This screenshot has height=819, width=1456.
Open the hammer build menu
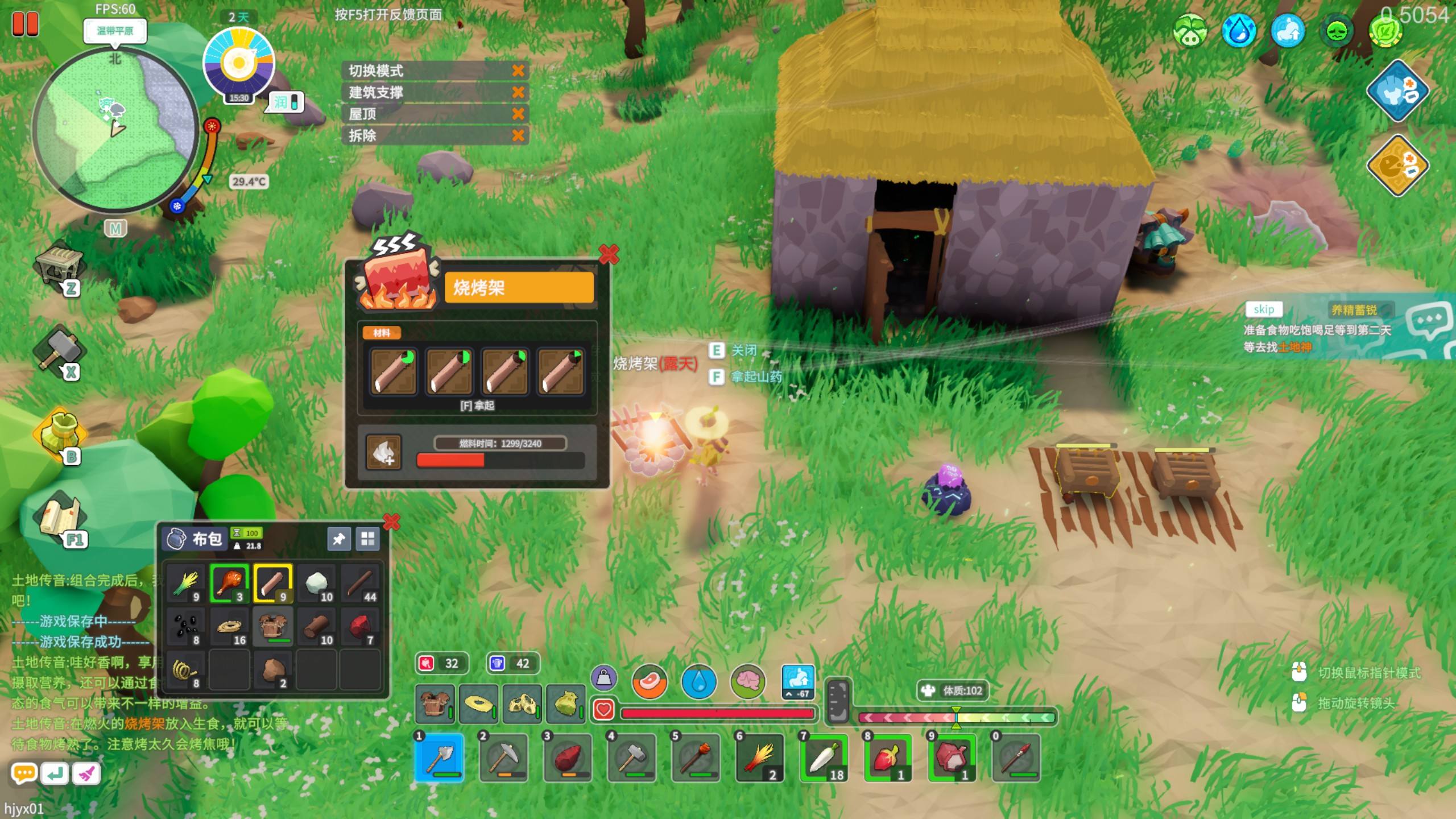[60, 350]
